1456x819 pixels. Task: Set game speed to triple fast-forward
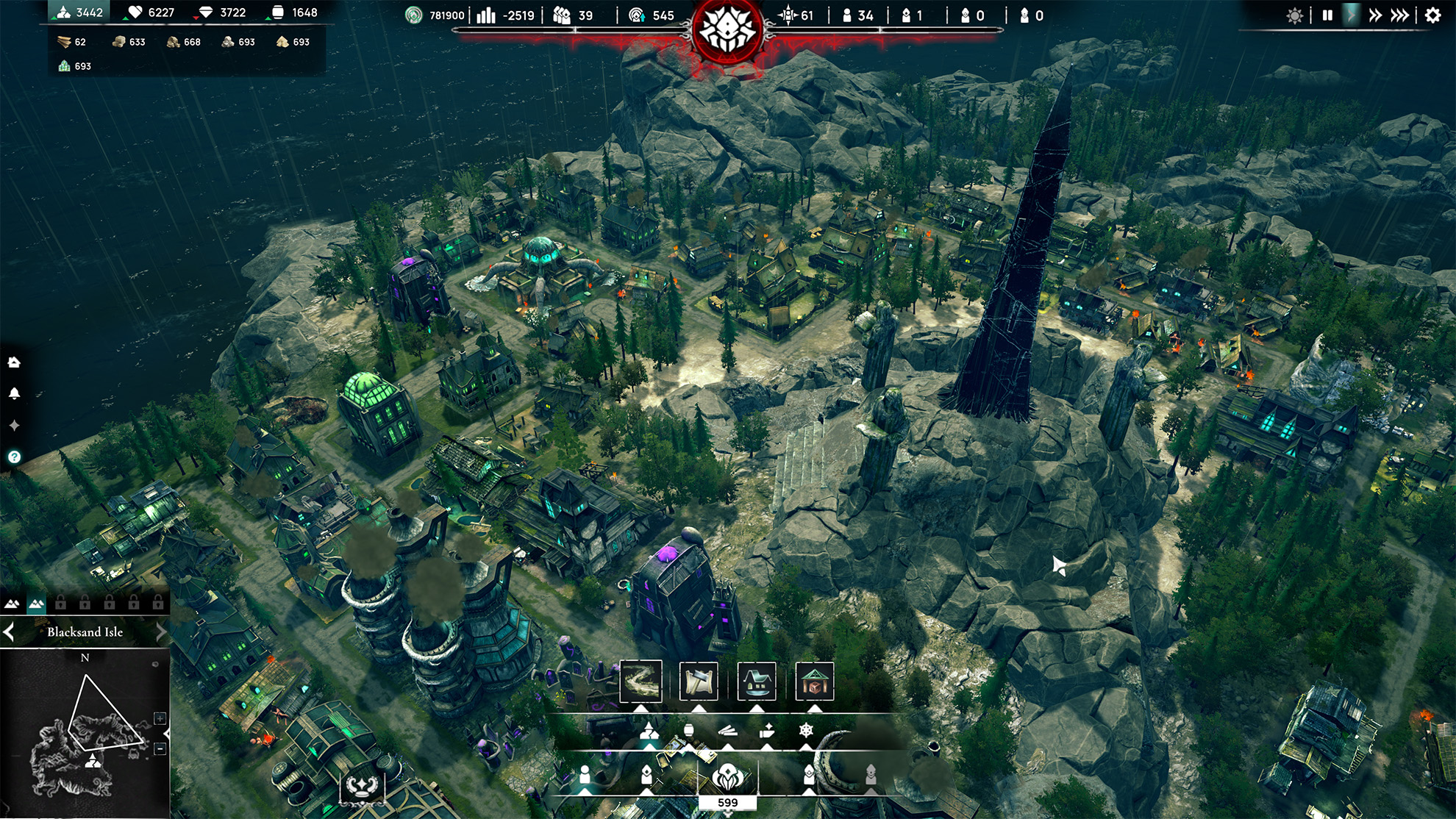1400,15
